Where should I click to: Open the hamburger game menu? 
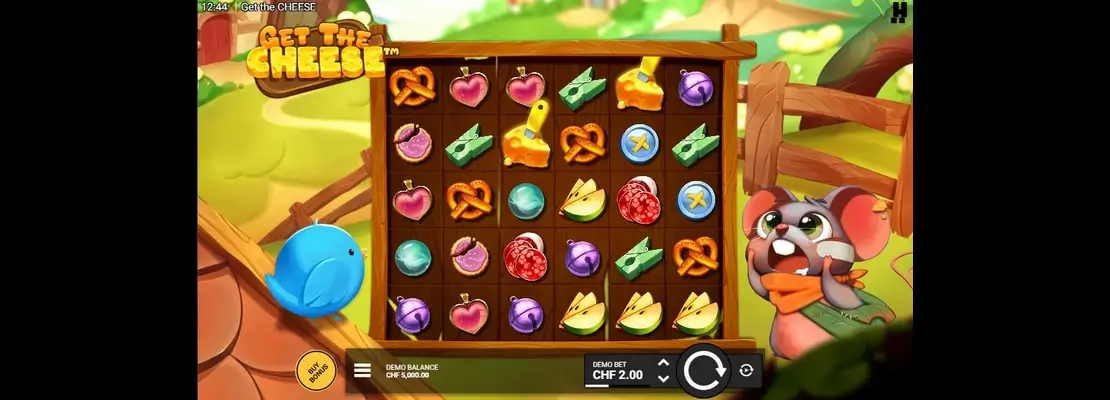click(x=362, y=371)
